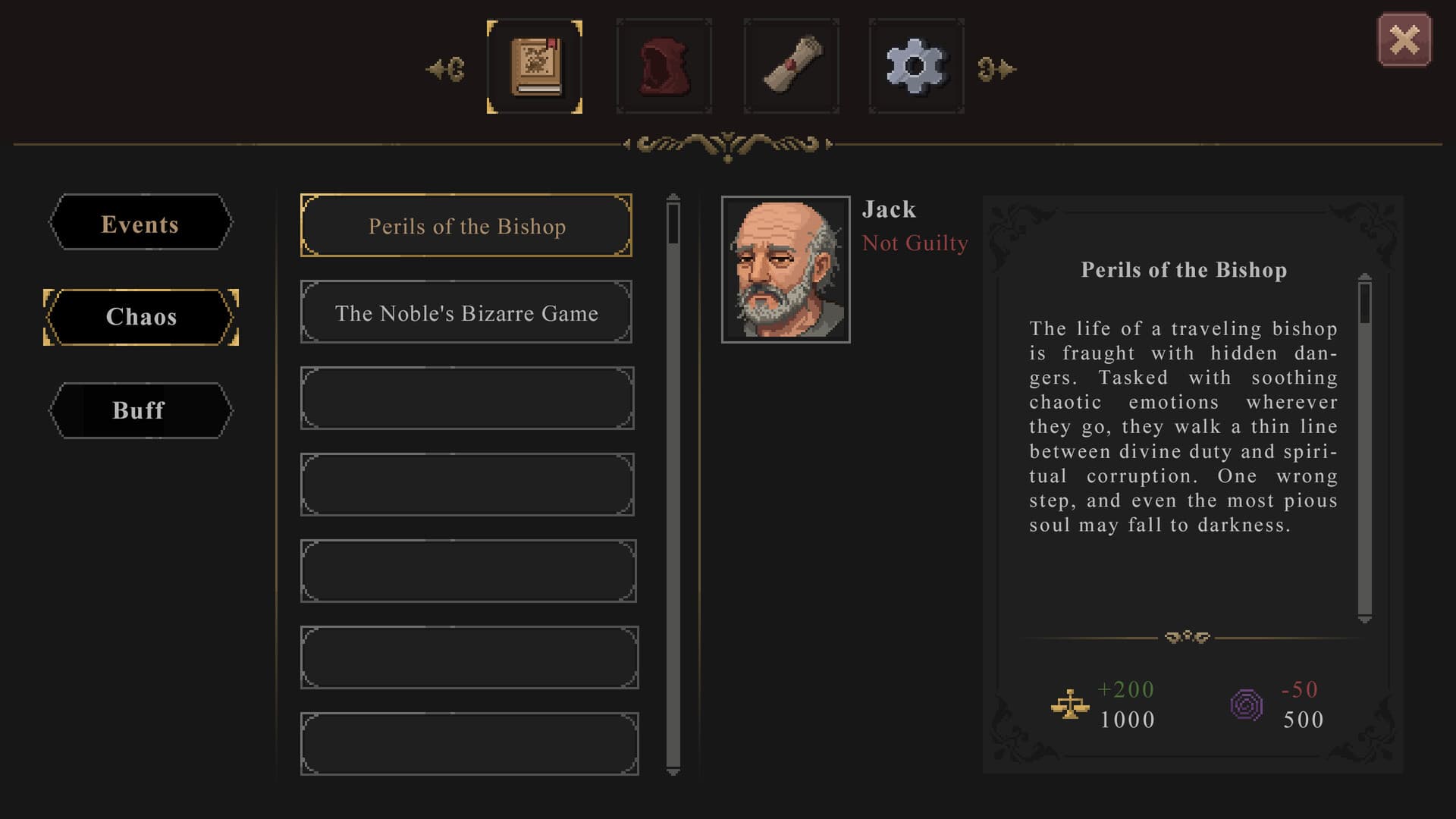This screenshot has height=819, width=1456.
Task: Open the journal book icon
Action: tap(534, 67)
